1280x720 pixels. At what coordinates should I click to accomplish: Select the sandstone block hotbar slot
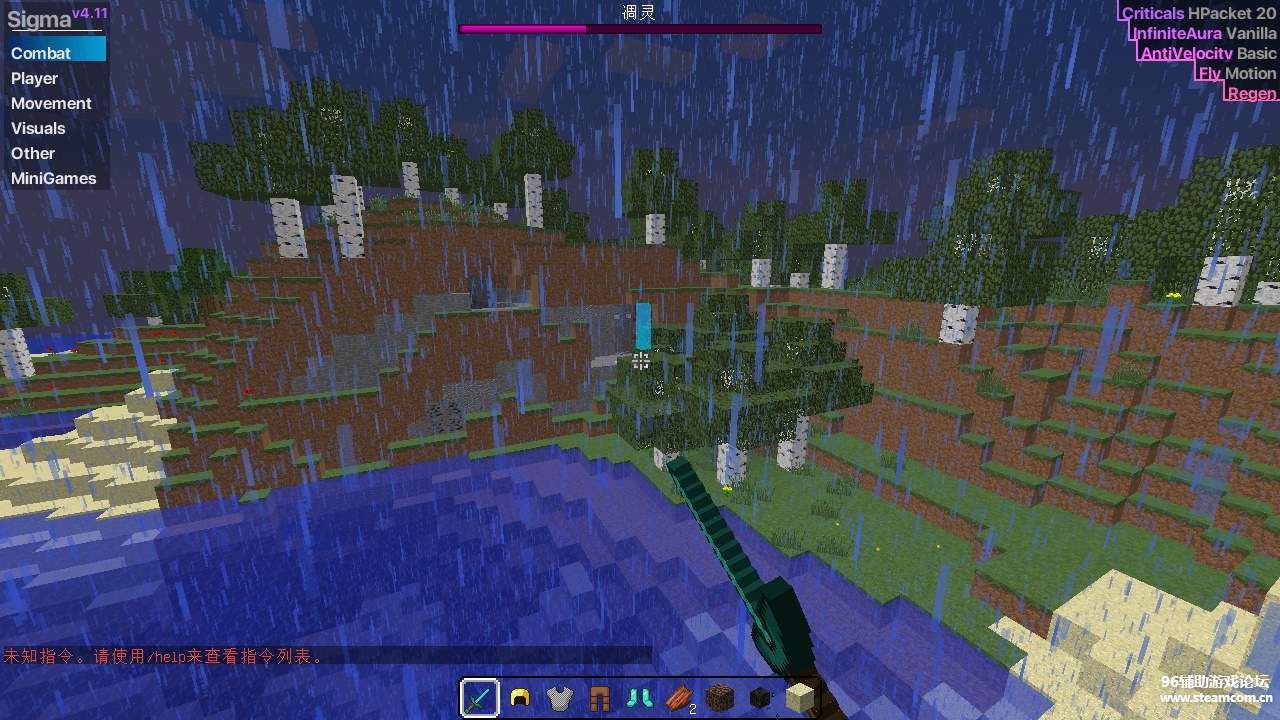tap(799, 697)
